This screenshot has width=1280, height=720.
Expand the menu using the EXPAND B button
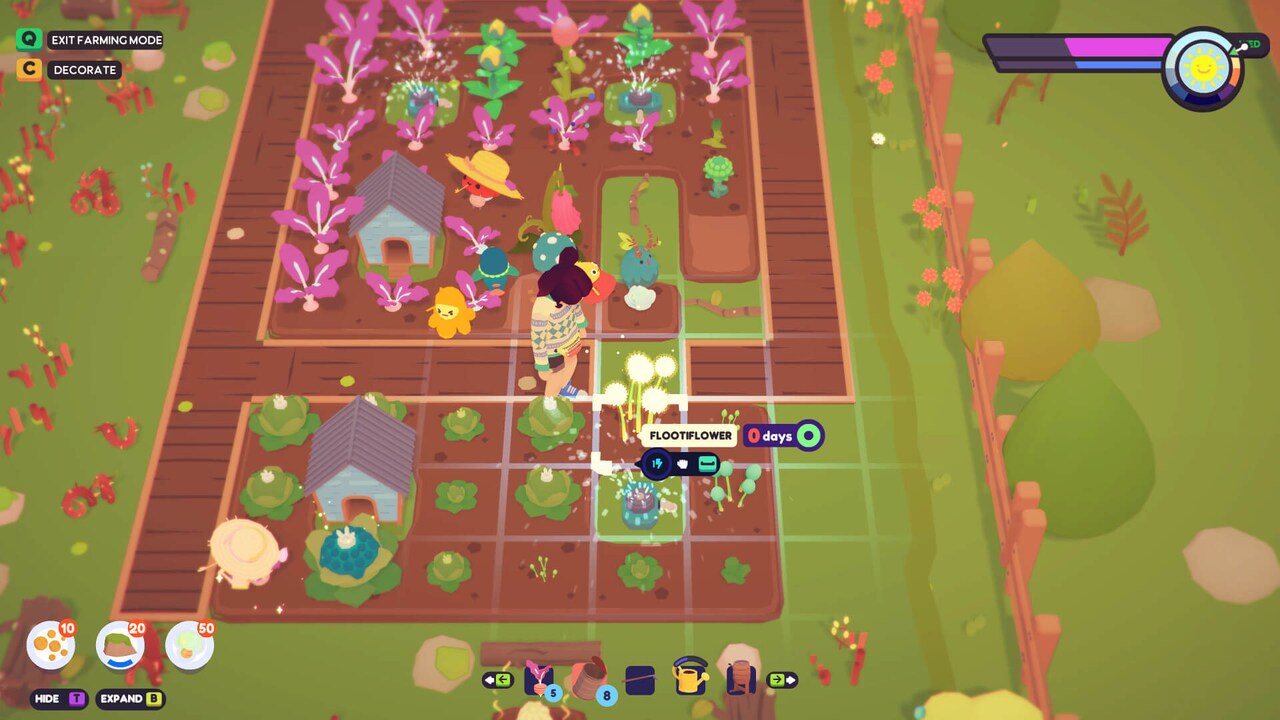coord(129,699)
